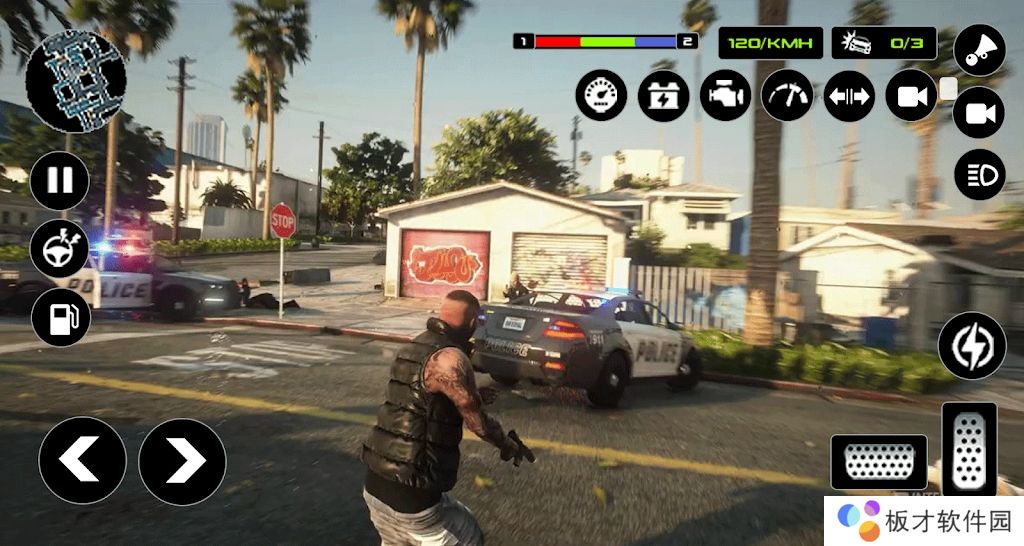Viewport: 1024px width, 546px height.
Task: Click the engine icon button
Action: 725,96
